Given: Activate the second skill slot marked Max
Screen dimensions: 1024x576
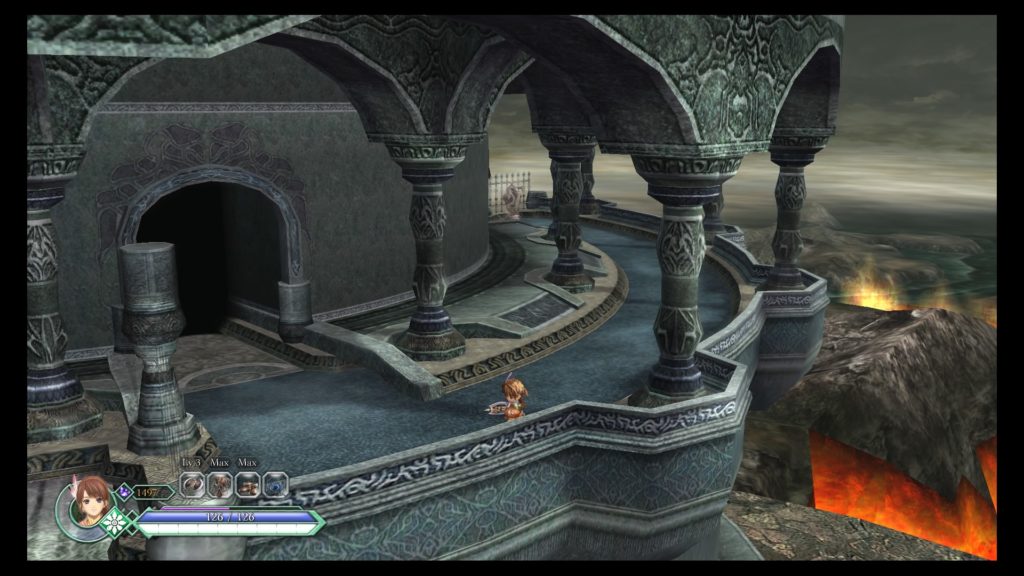Looking at the screenshot, I should pos(220,485).
